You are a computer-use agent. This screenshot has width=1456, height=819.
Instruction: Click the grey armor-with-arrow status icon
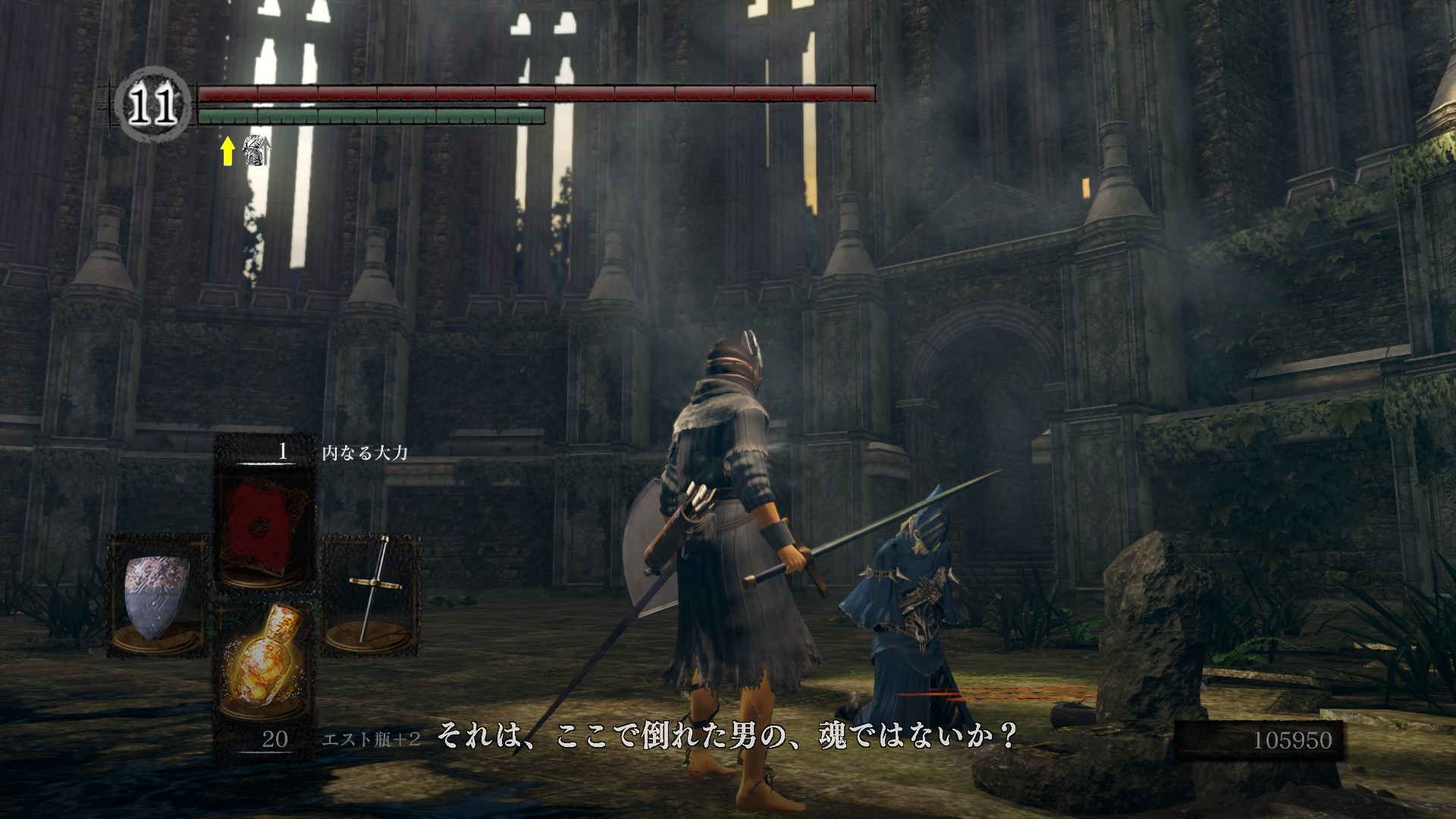coord(256,151)
